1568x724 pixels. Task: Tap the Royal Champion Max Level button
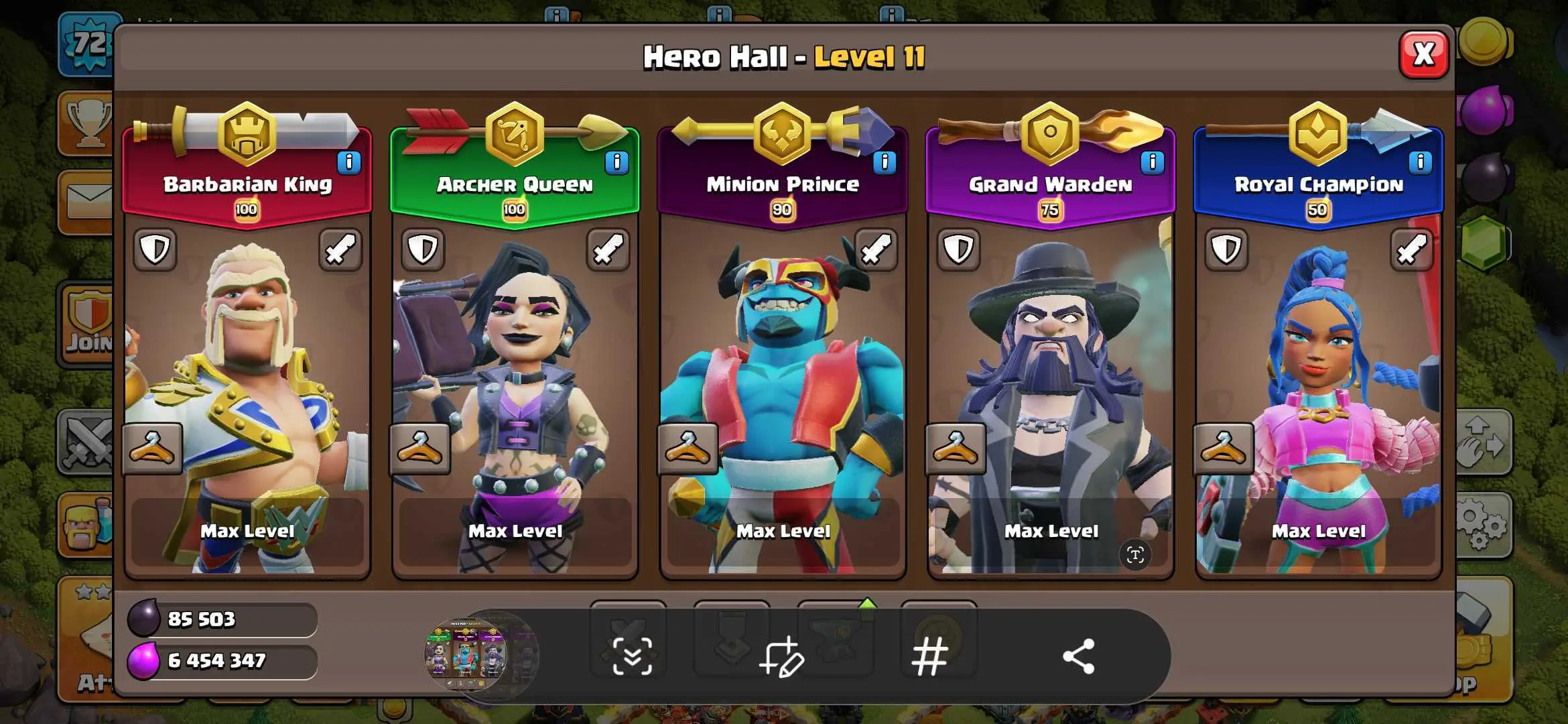pos(1319,531)
